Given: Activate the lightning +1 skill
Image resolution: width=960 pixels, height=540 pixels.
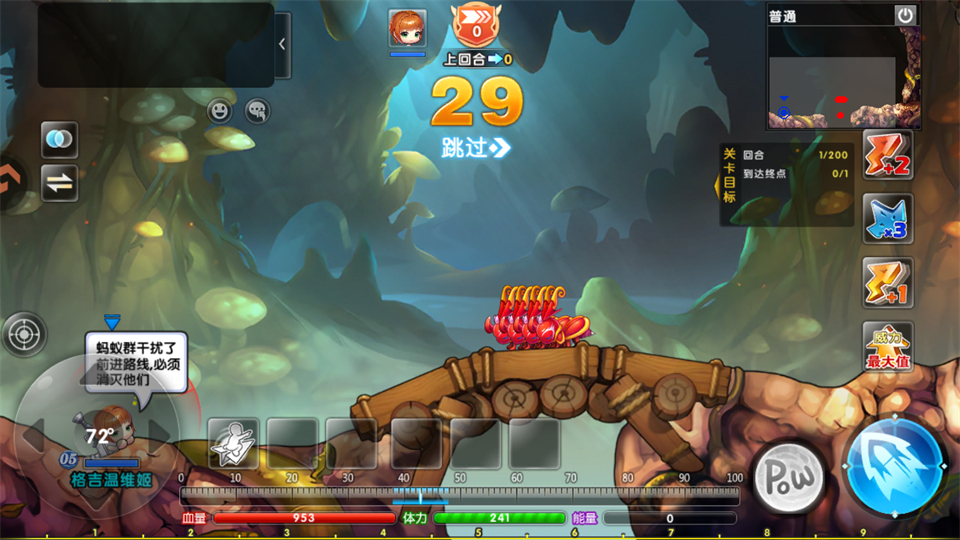Looking at the screenshot, I should tap(888, 283).
